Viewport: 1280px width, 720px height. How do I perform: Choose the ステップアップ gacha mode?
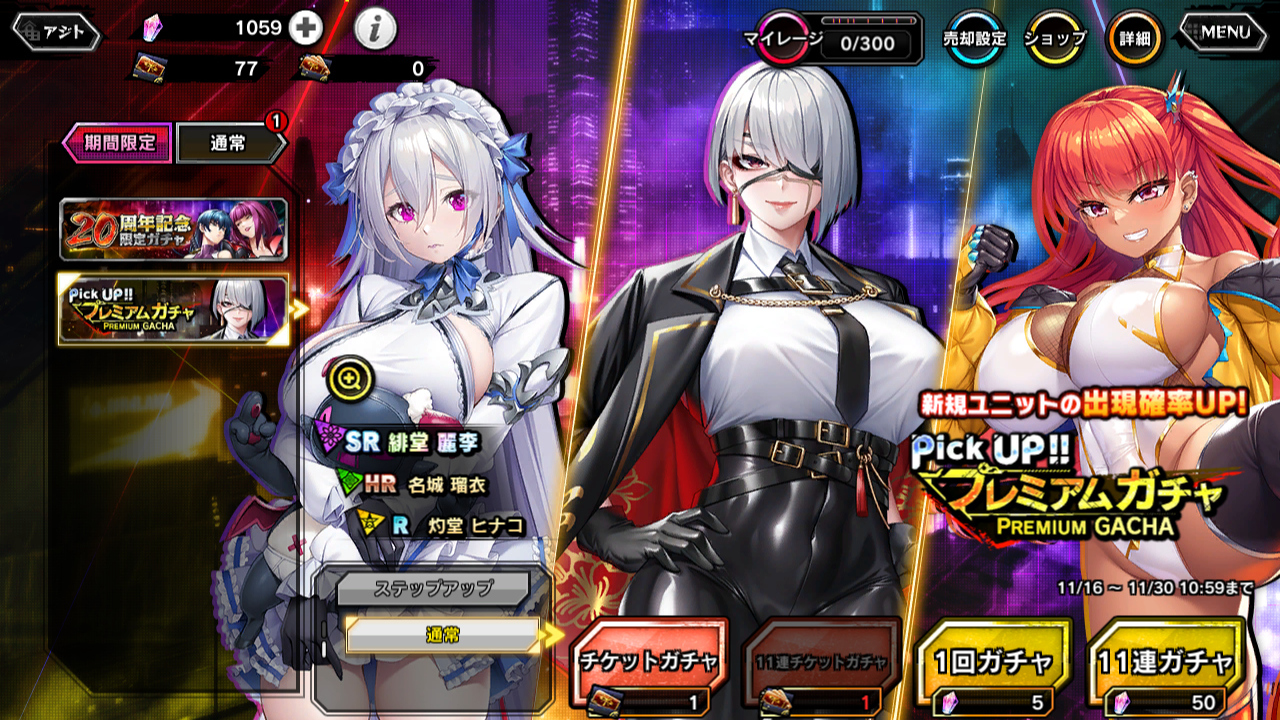(432, 588)
